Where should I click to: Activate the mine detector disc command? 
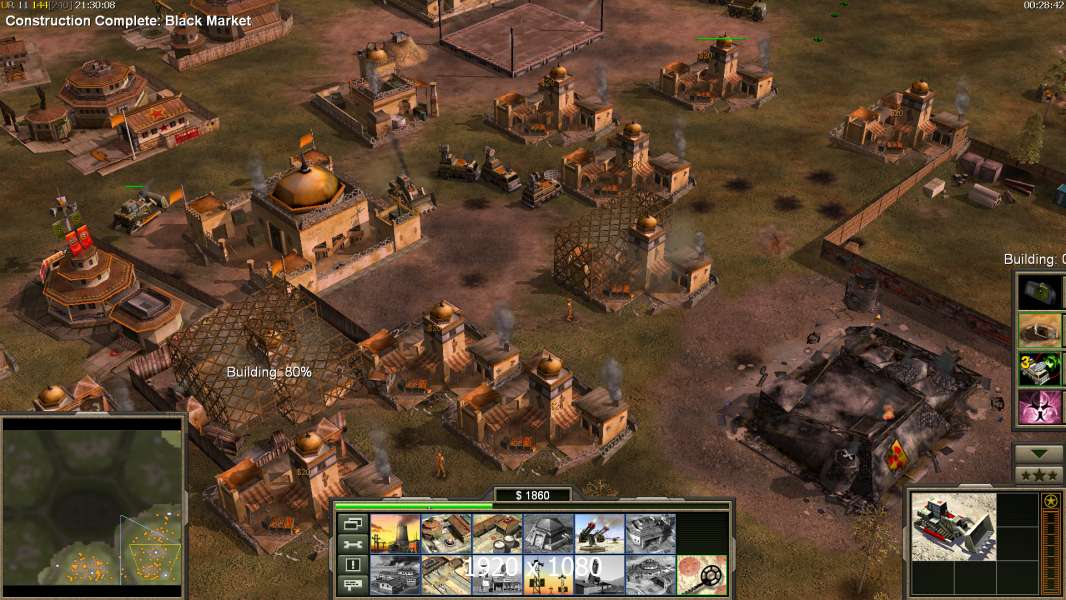point(701,574)
